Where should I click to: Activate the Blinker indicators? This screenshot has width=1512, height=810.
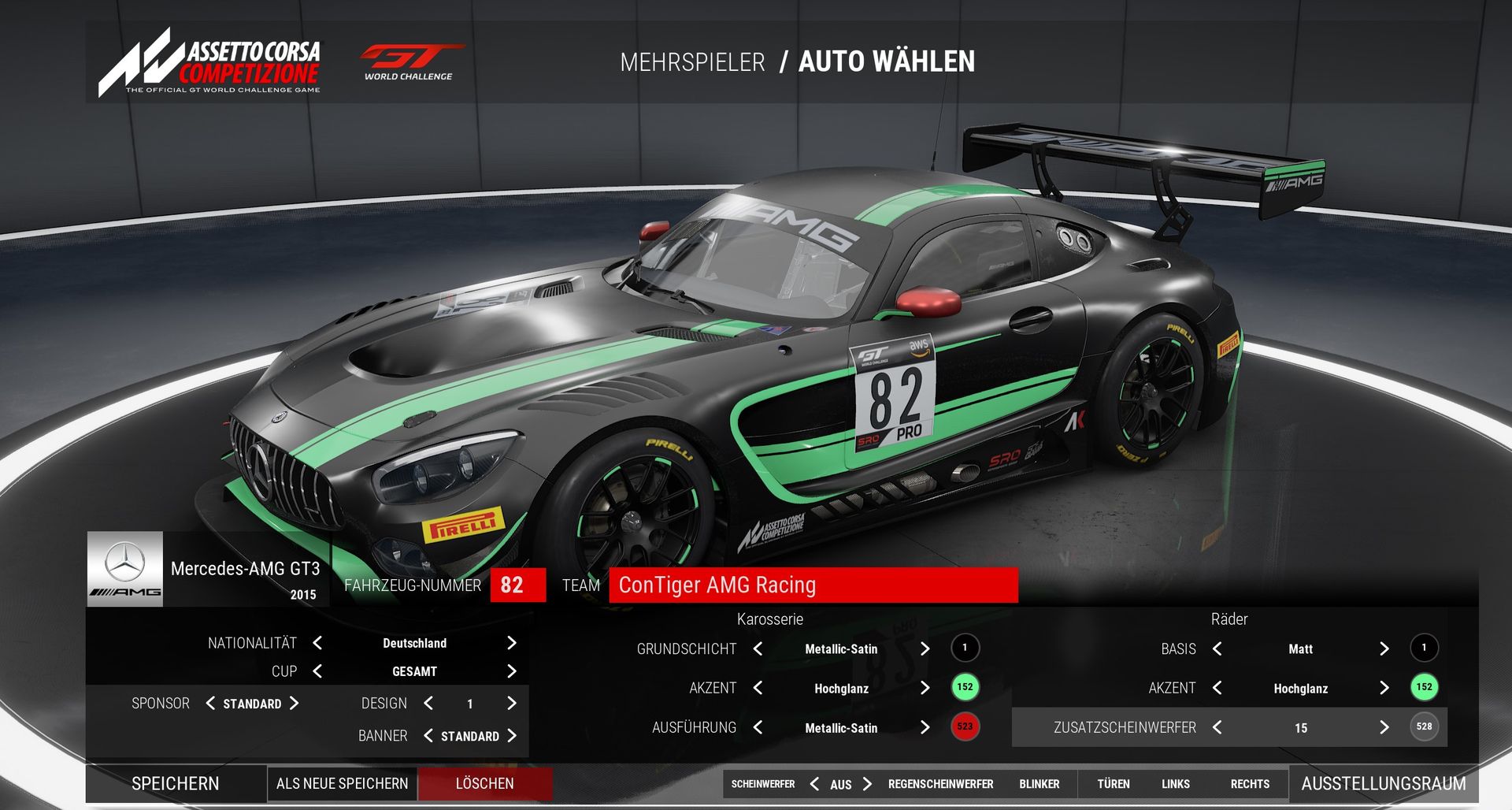(1039, 784)
